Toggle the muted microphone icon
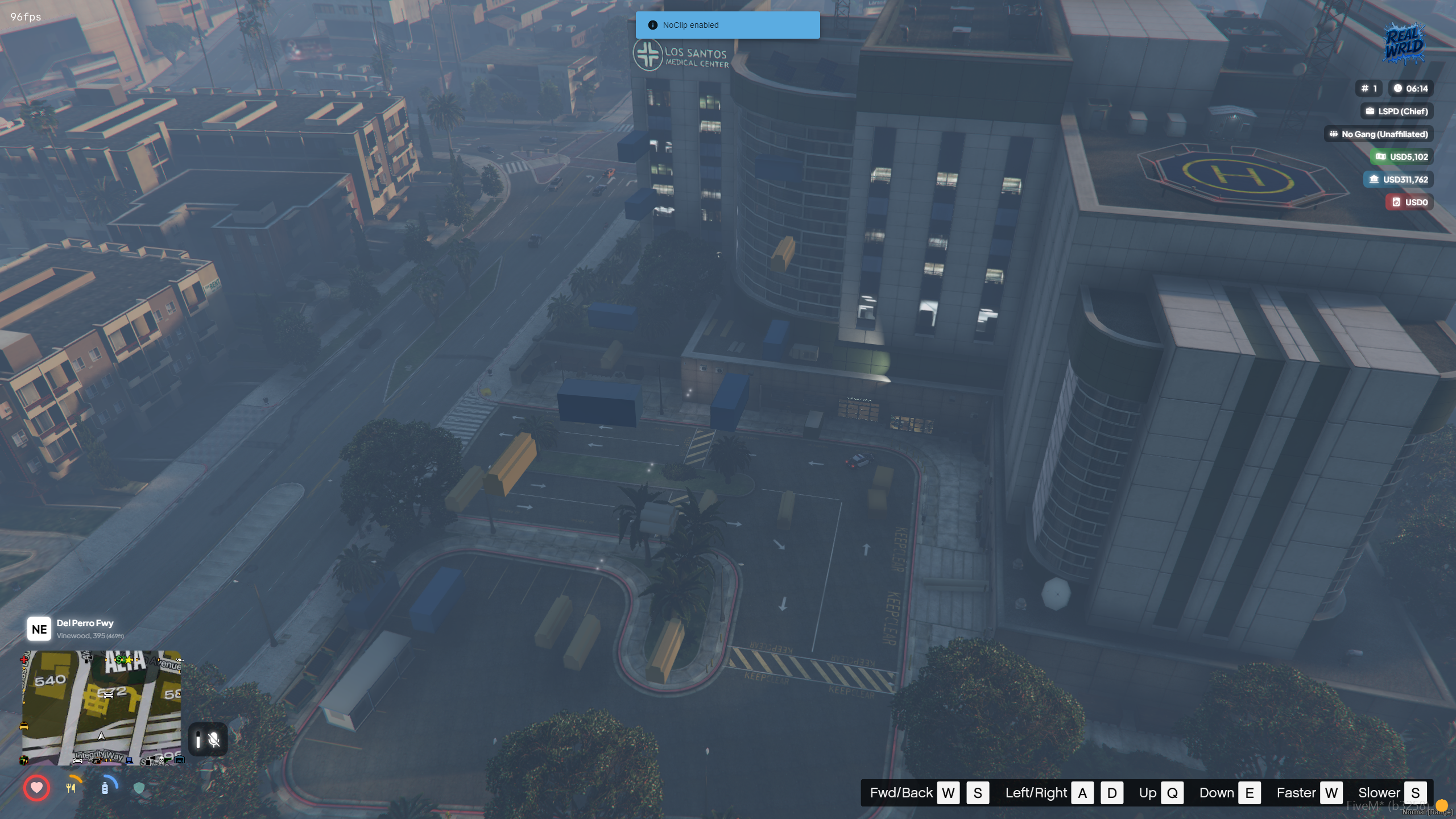Viewport: 1456px width, 819px height. click(x=214, y=739)
